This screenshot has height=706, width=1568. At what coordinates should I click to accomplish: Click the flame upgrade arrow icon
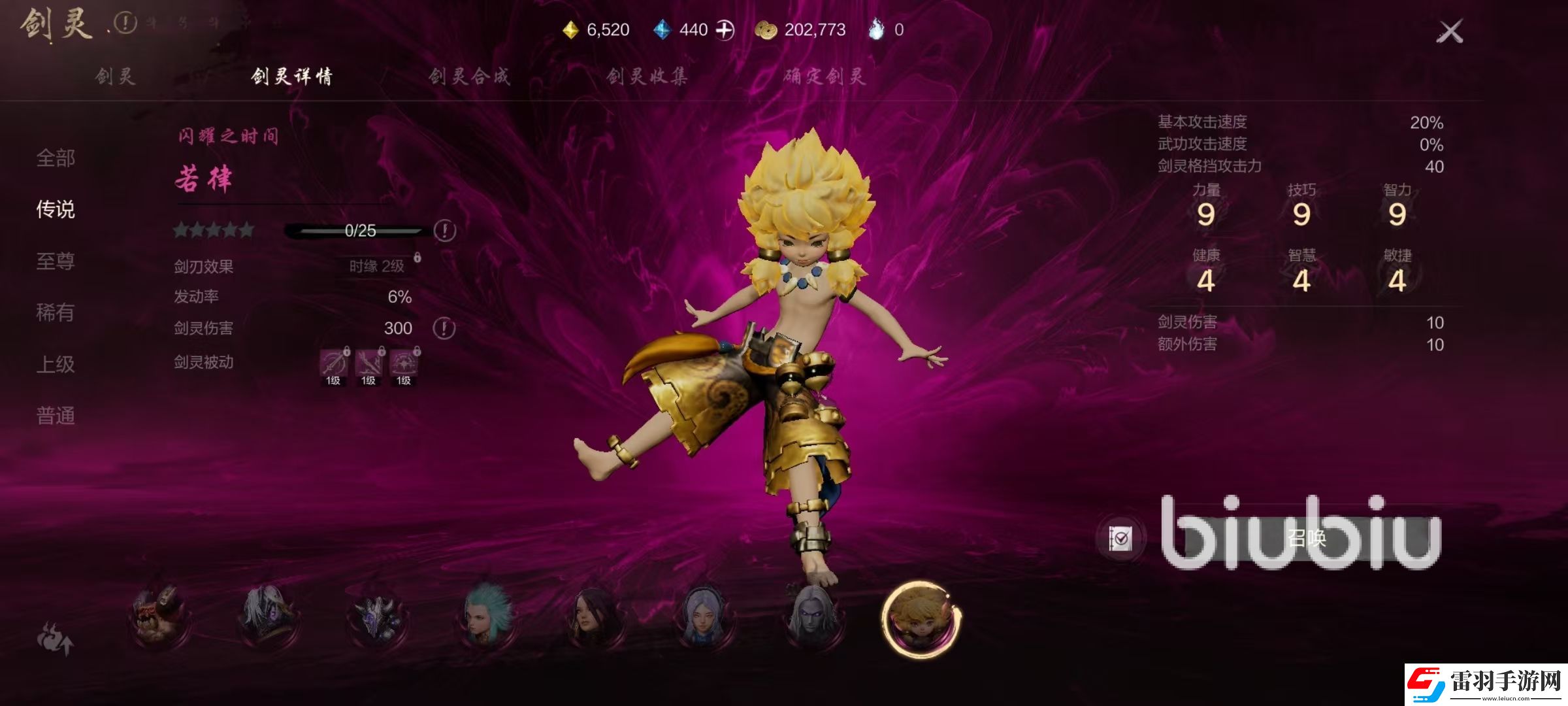[x=55, y=638]
